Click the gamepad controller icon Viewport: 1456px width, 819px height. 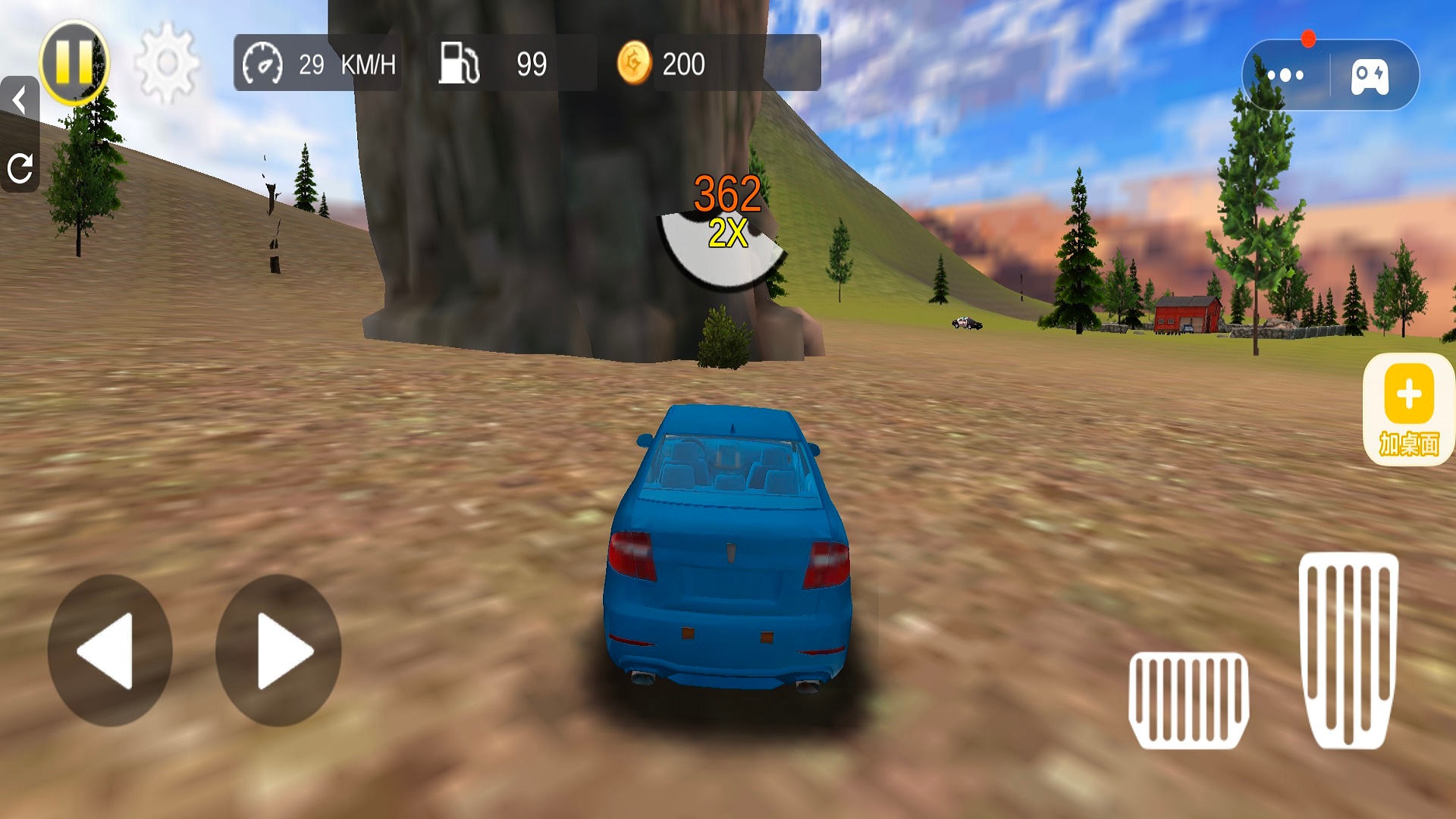pos(1370,77)
